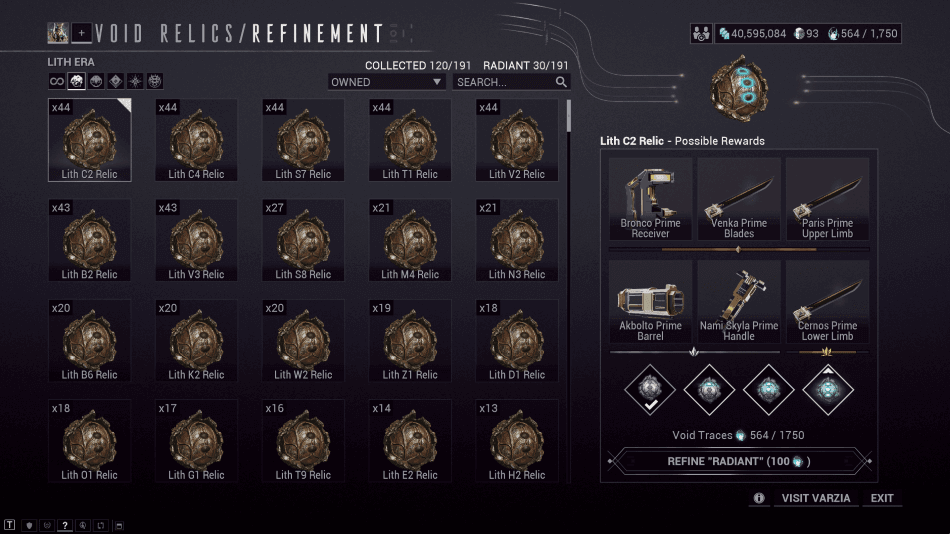Select the Lith G1 Relic tile
Image resolution: width=950 pixels, height=534 pixels.
(197, 441)
